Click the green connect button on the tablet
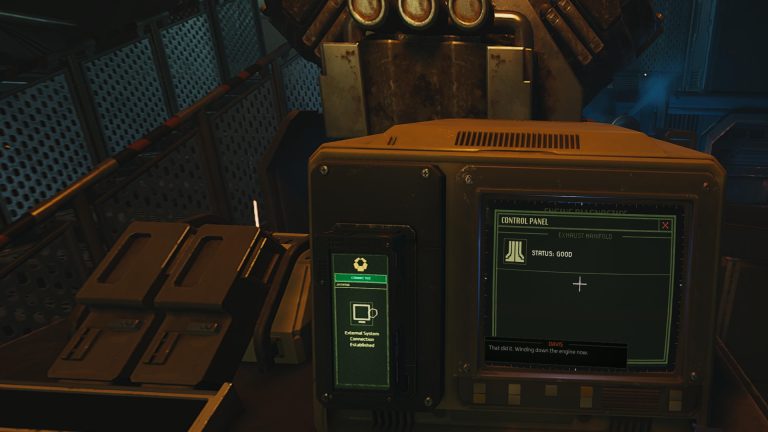768x432 pixels. point(360,278)
